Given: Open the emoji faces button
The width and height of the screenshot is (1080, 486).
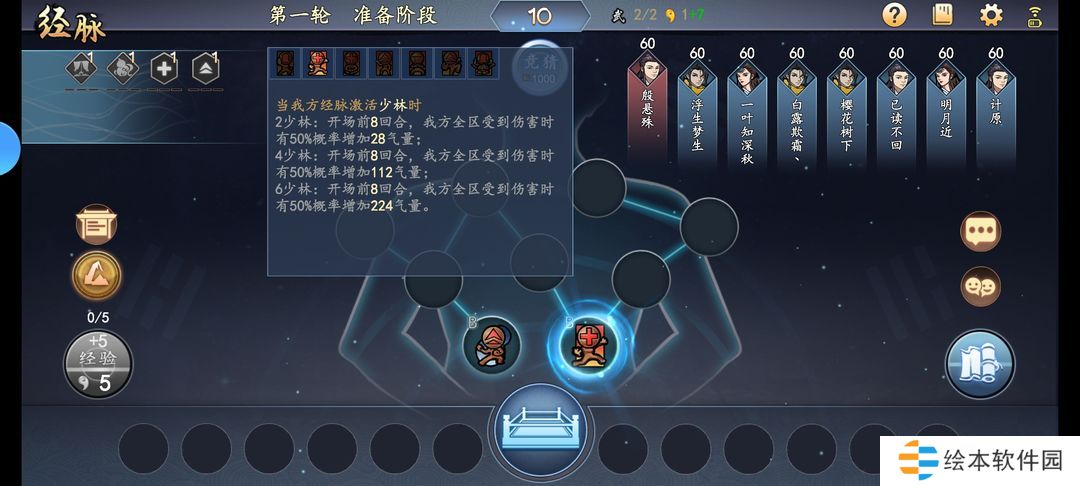Looking at the screenshot, I should point(980,287).
